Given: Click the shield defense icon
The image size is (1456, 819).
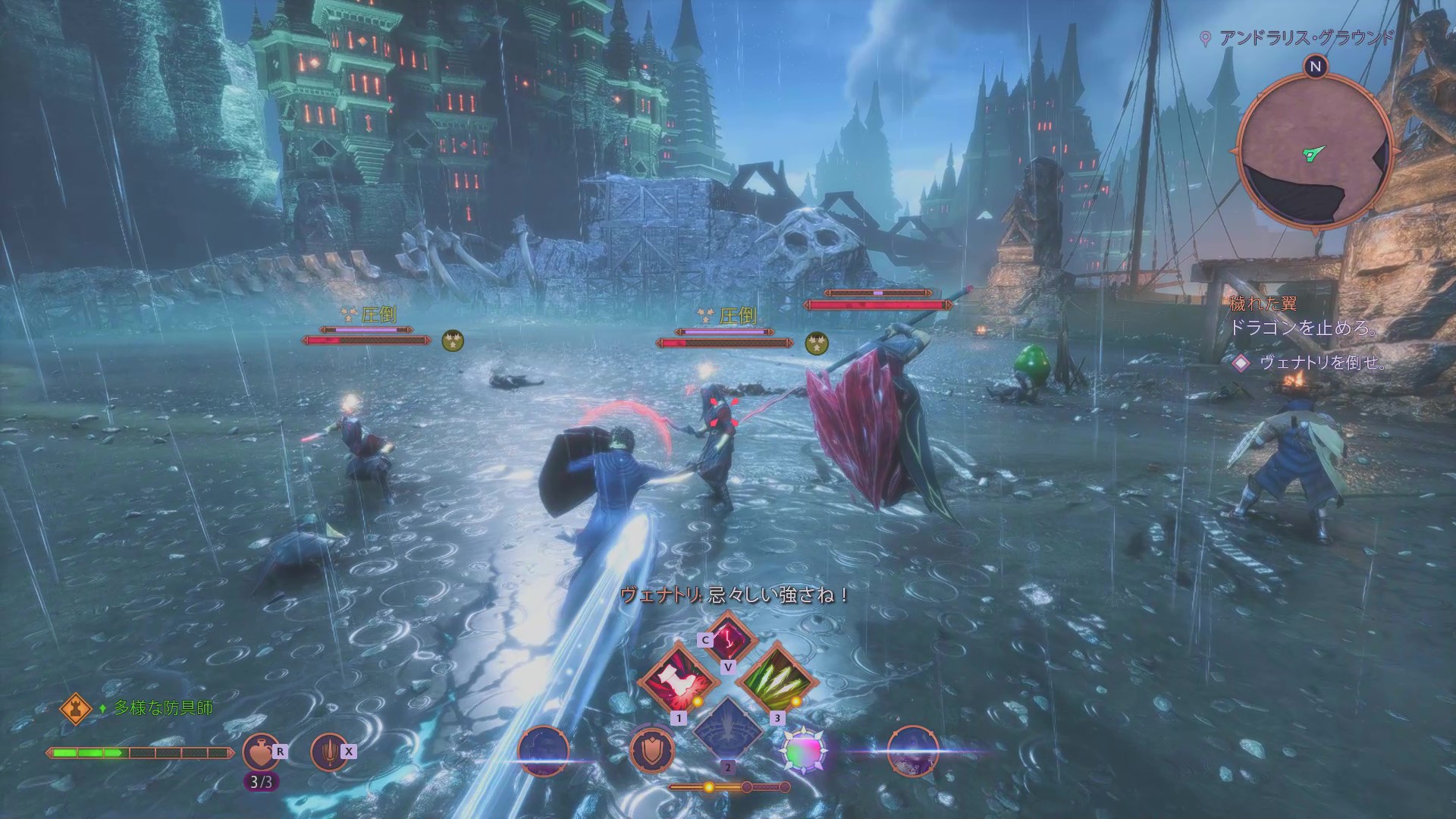Looking at the screenshot, I should [652, 752].
